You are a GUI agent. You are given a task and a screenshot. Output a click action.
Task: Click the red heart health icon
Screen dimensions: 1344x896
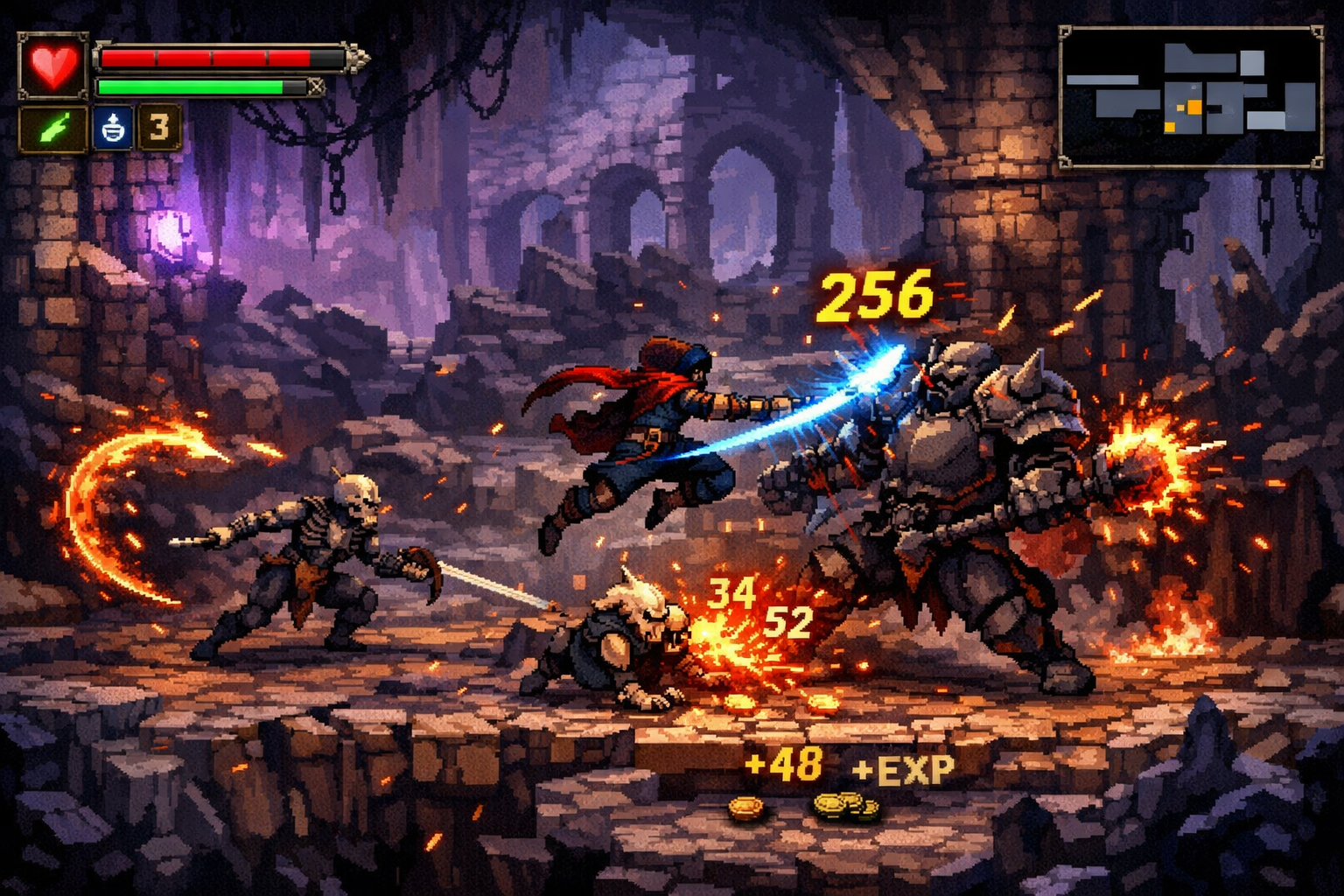click(x=54, y=65)
